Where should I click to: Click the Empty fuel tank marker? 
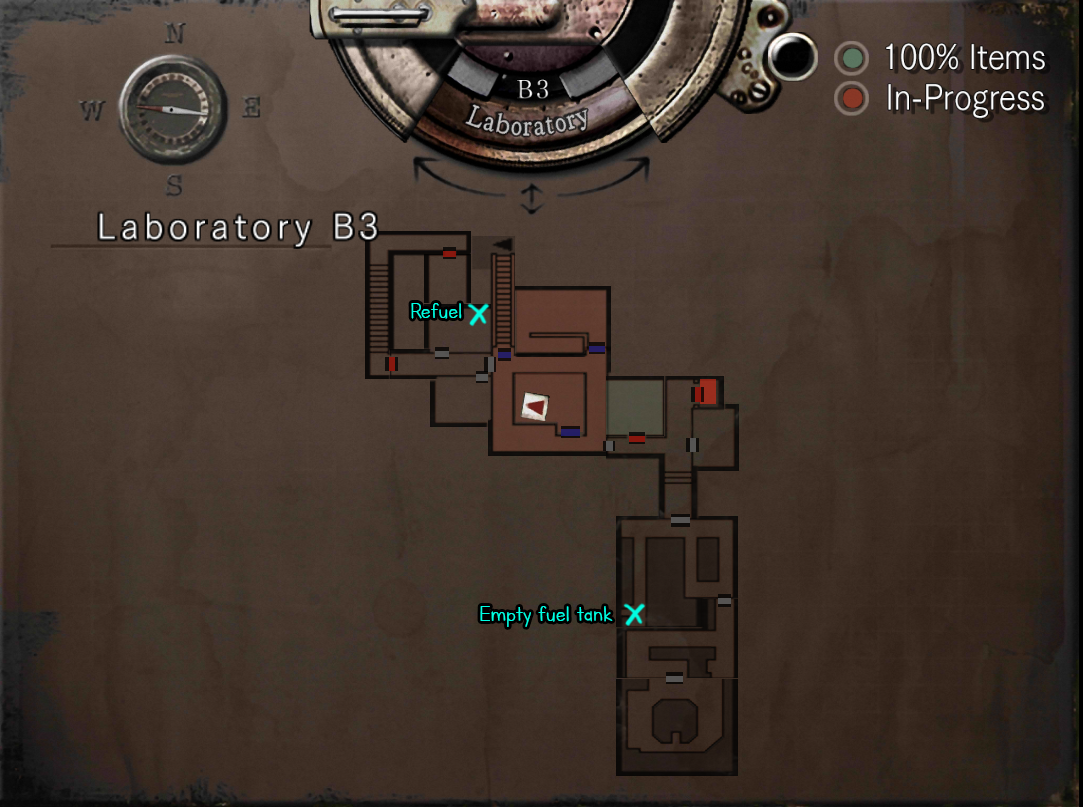coord(634,614)
